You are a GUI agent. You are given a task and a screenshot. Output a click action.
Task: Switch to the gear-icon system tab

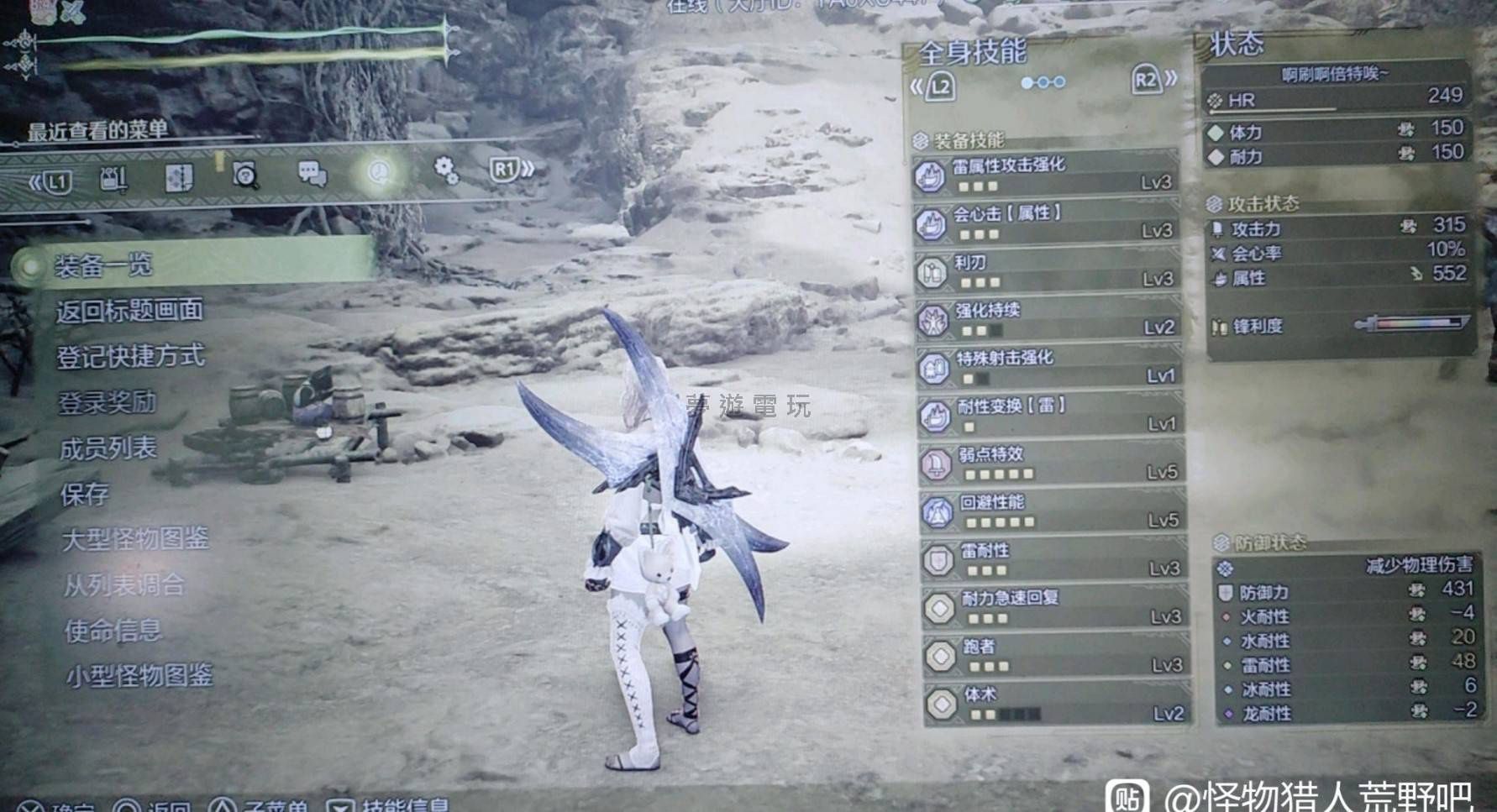pos(446,170)
